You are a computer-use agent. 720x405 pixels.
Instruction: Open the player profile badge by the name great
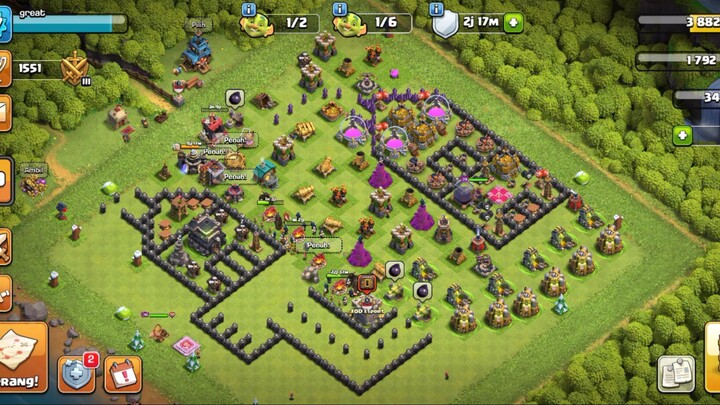pos(4,24)
